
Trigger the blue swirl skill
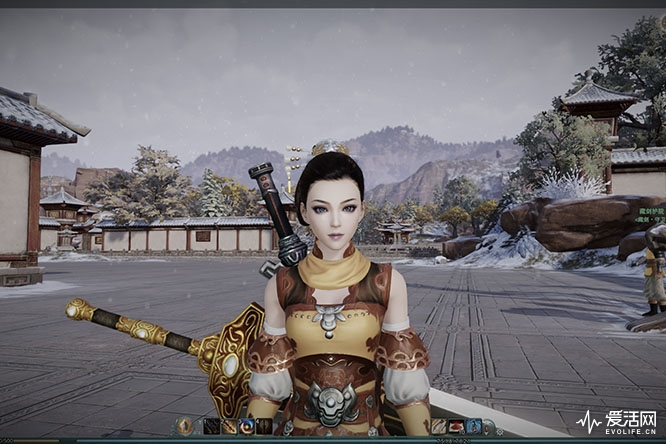point(246,426)
